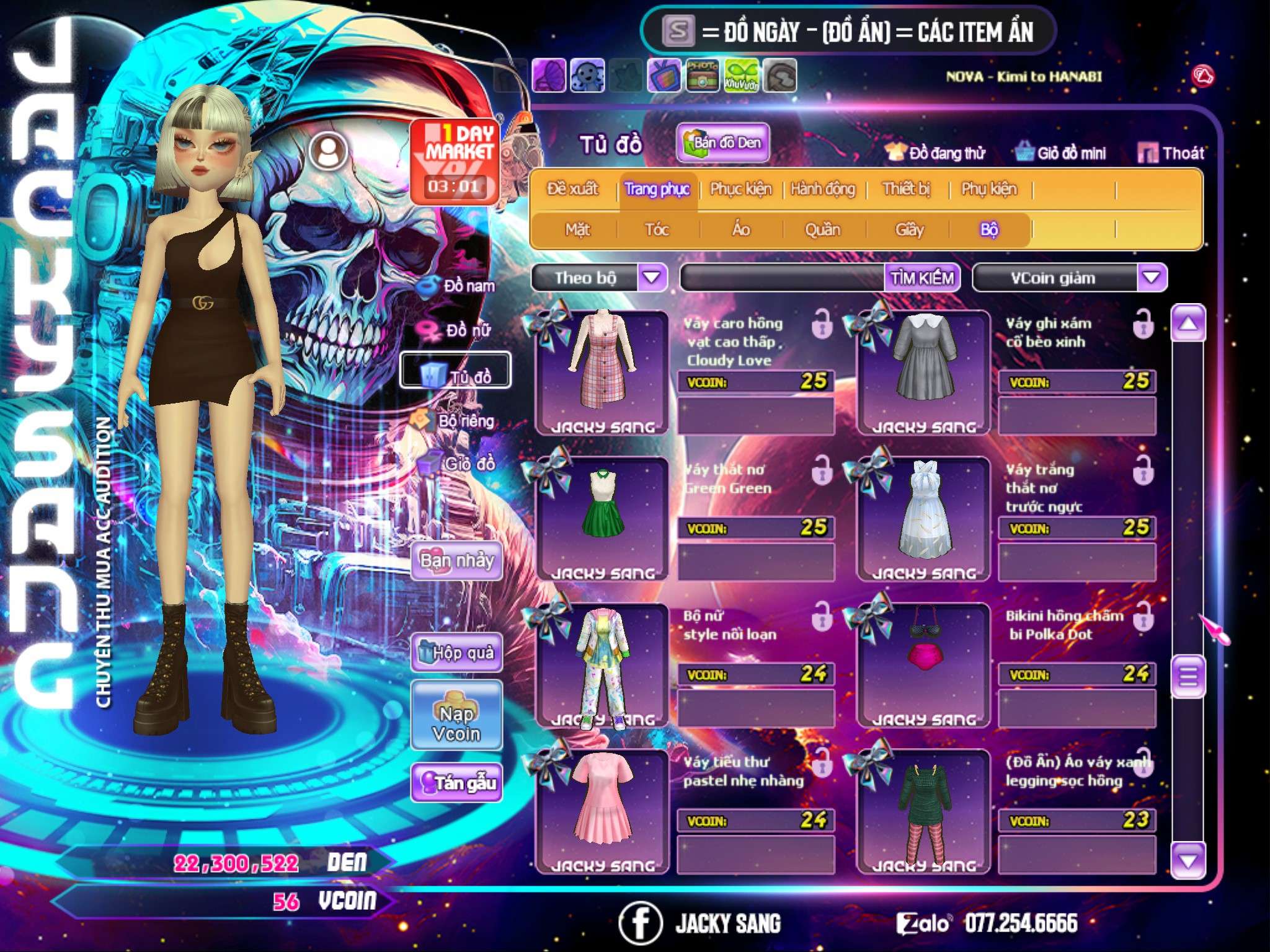Exit the wardrobe with Thoát
This screenshot has width=1270, height=952.
click(x=1171, y=153)
